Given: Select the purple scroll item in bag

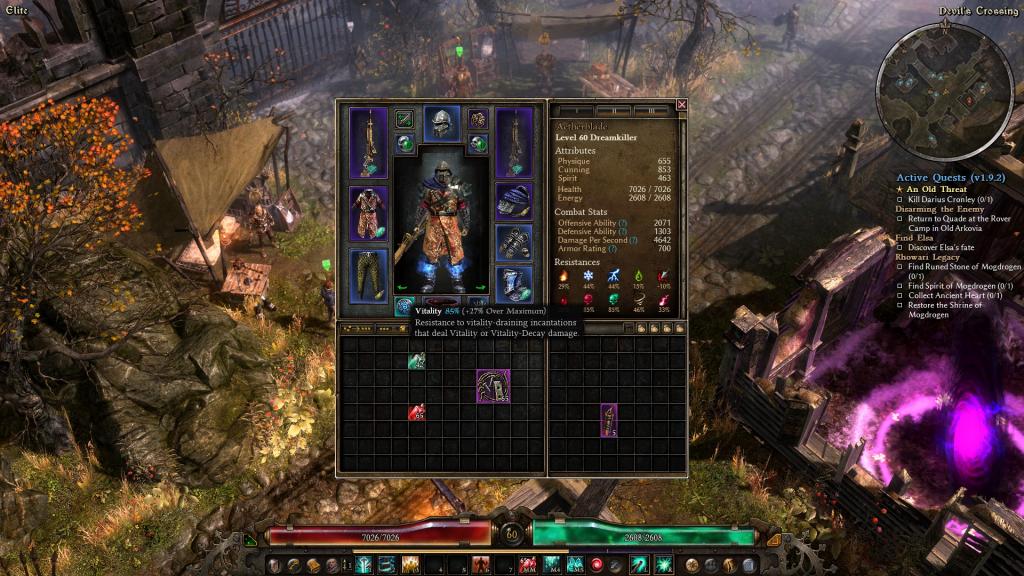Looking at the screenshot, I should tap(608, 420).
